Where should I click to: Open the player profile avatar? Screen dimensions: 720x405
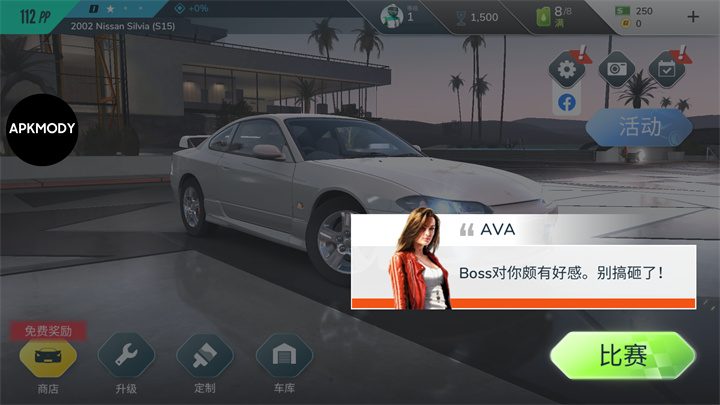pyautogui.click(x=392, y=16)
